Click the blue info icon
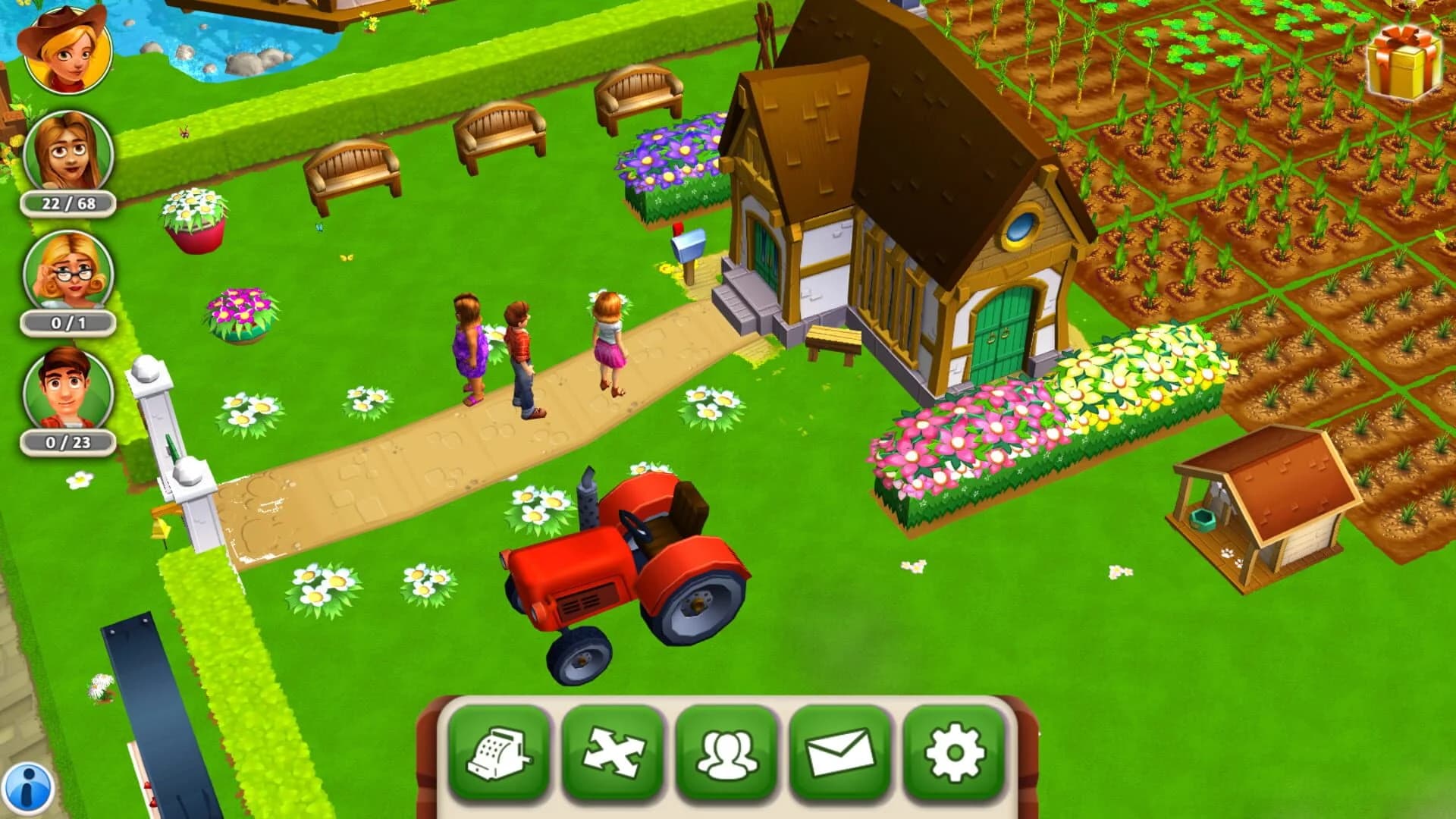1456x819 pixels. click(30, 789)
